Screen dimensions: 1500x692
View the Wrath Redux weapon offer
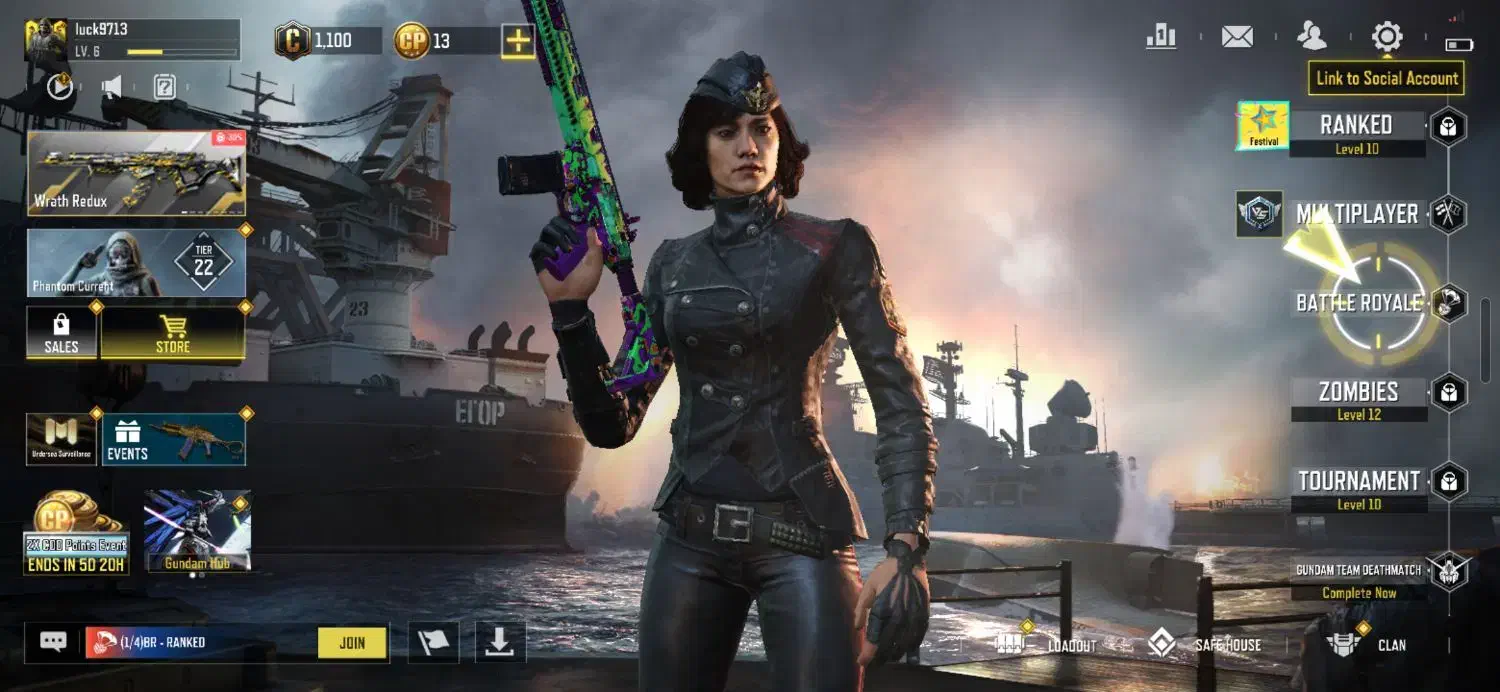click(136, 173)
